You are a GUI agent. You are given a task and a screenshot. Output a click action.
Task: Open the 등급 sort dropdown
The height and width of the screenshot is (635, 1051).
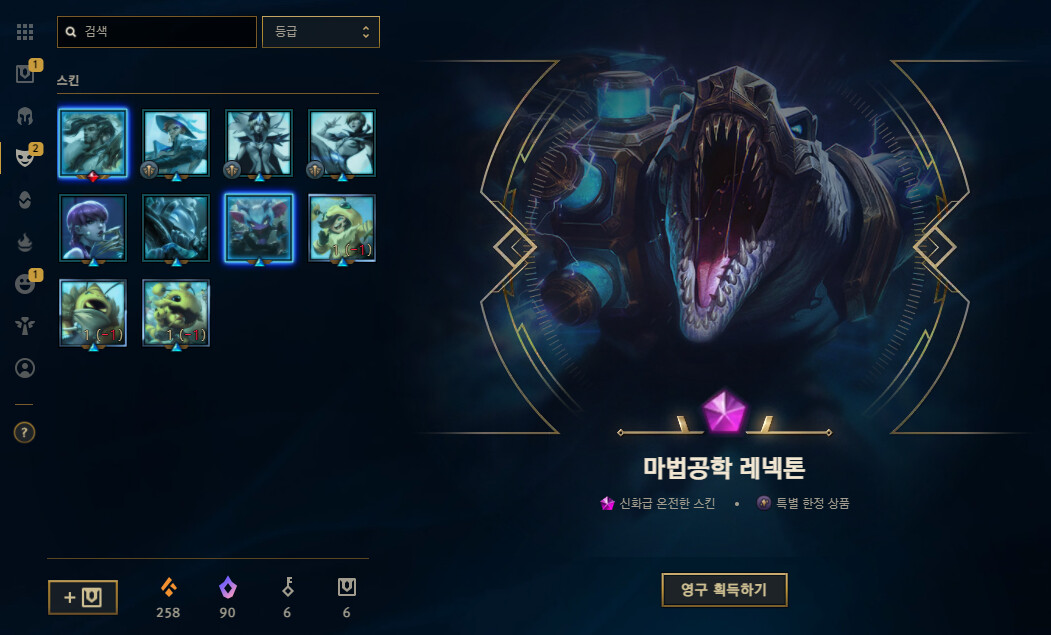320,32
